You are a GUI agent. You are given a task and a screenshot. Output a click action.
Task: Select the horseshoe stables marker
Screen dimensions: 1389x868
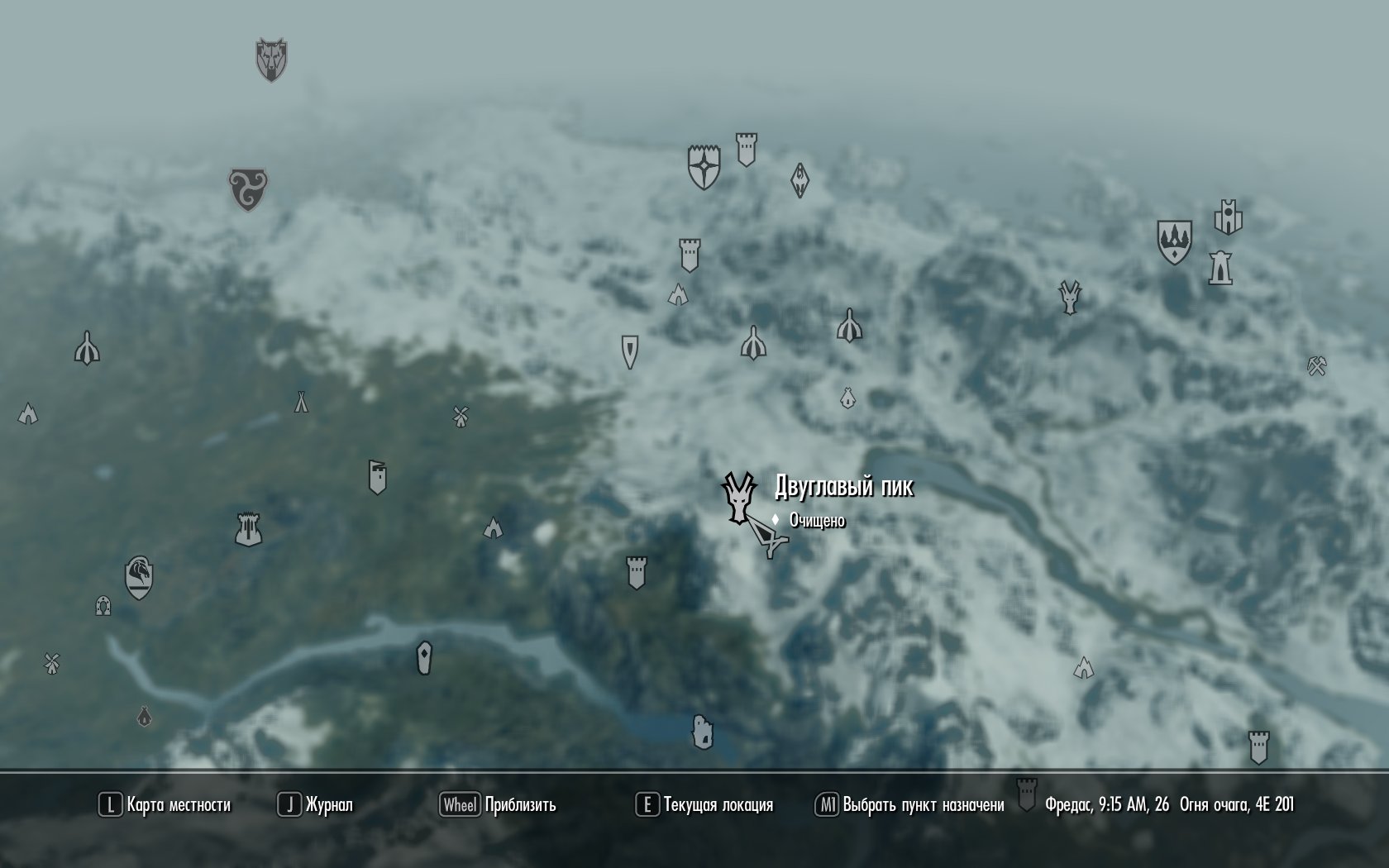pyautogui.click(x=103, y=606)
